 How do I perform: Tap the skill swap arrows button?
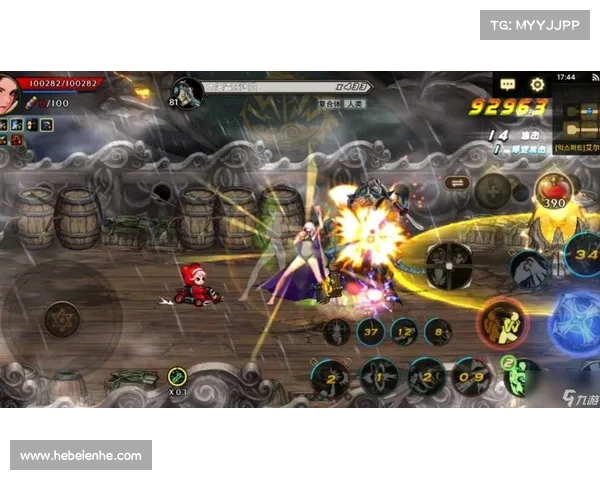point(457,183)
